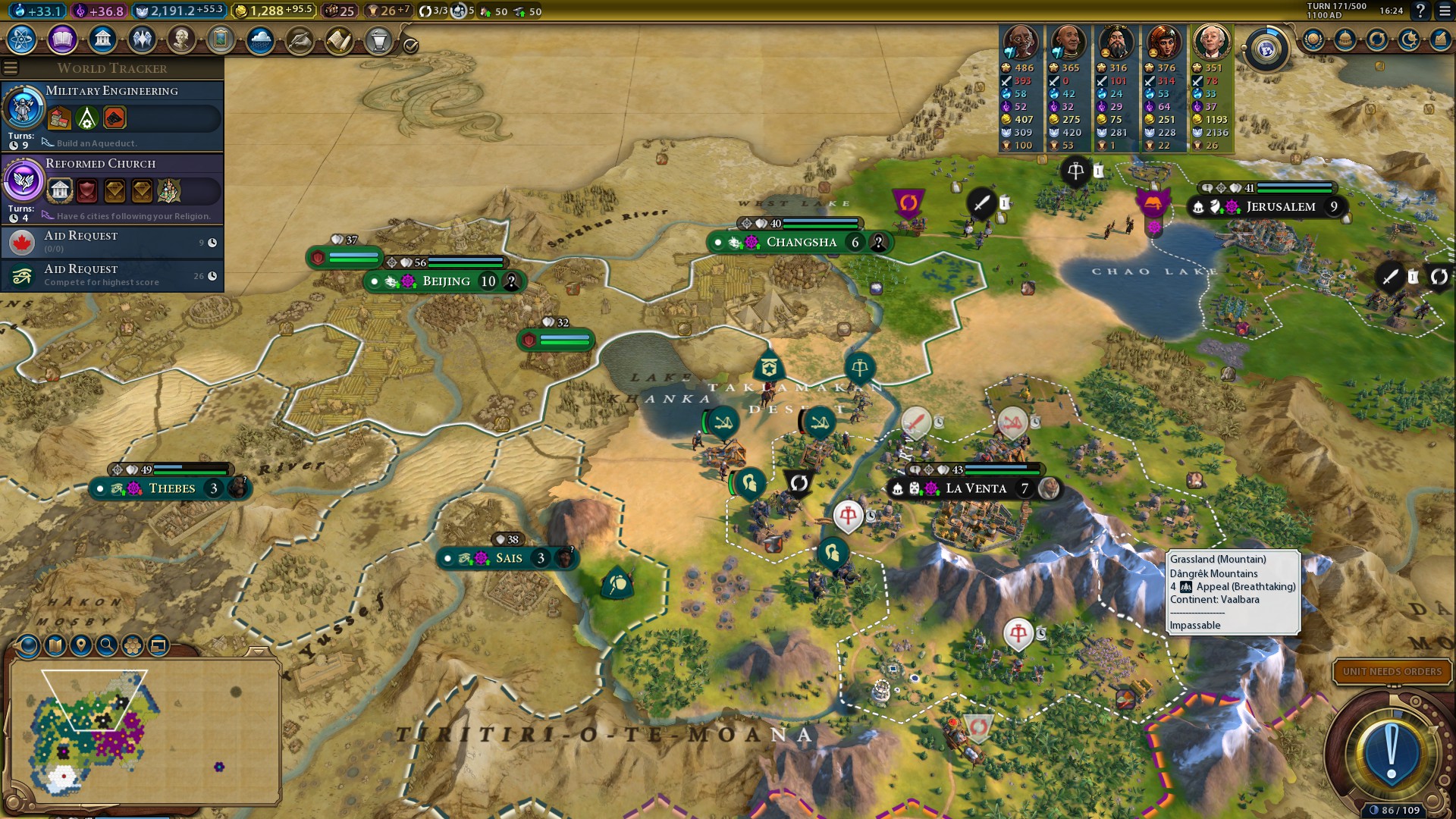
Task: Select the La Venta city banner
Action: (975, 488)
